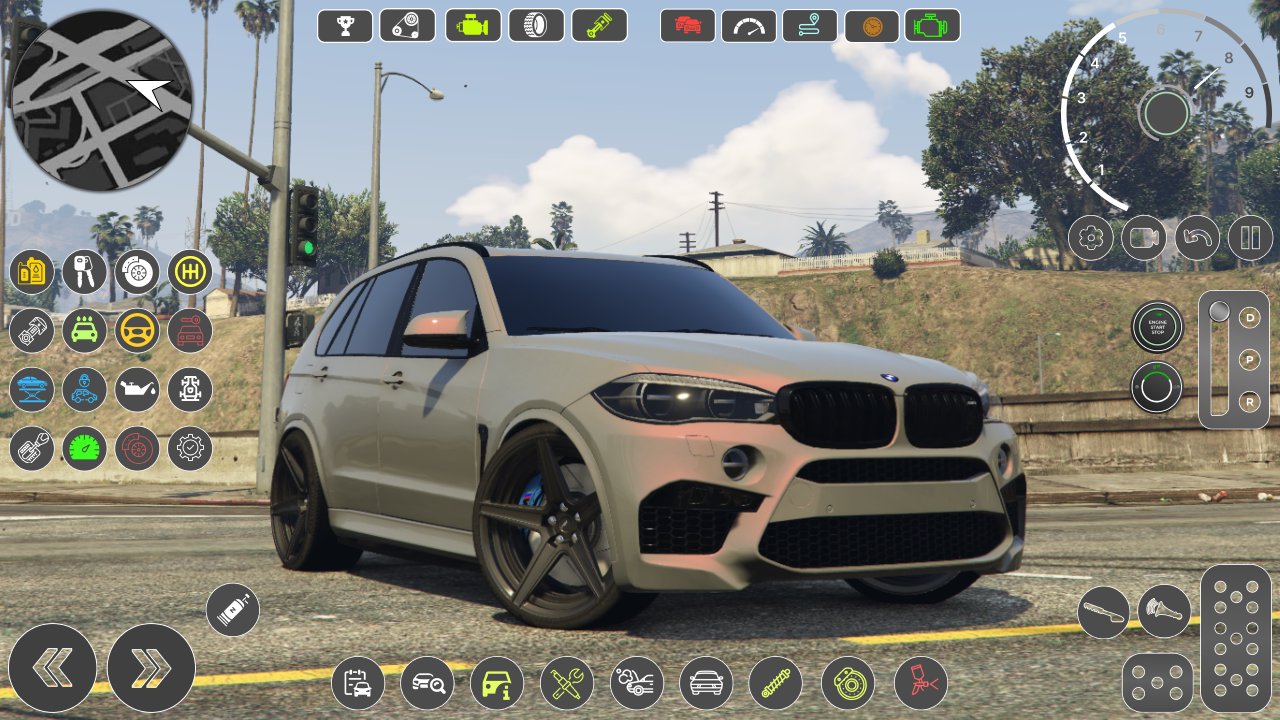Image resolution: width=1280 pixels, height=720 pixels.
Task: Open the minimap
Action: (100, 100)
